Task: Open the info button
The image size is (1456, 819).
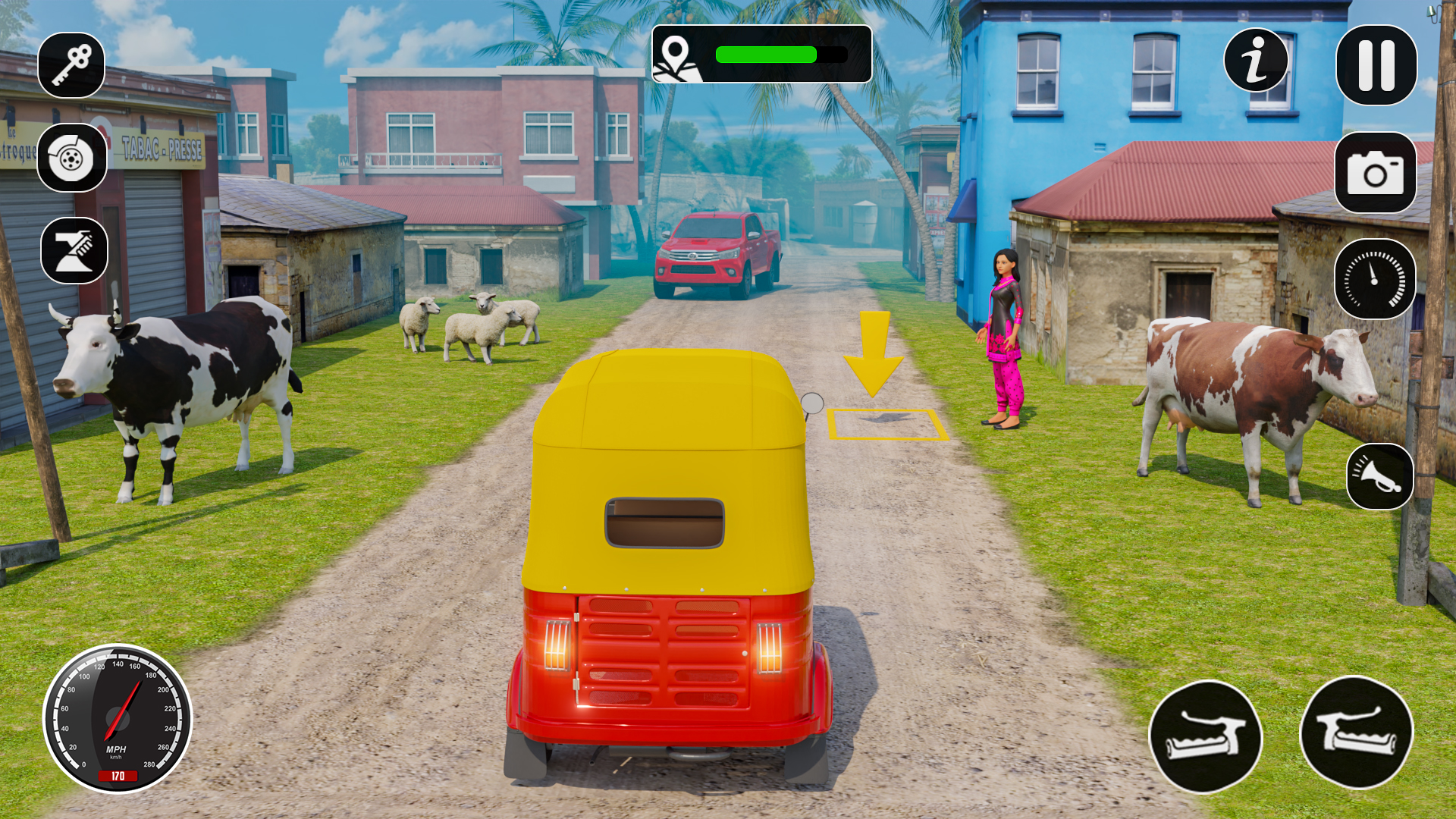Action: point(1256,61)
